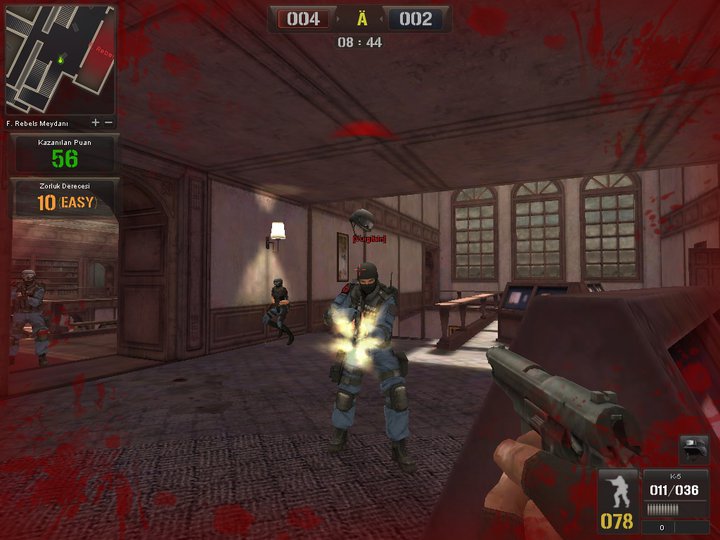Image resolution: width=720 pixels, height=540 pixels.
Task: Zoom in the minimap with plus button
Action: 96,122
